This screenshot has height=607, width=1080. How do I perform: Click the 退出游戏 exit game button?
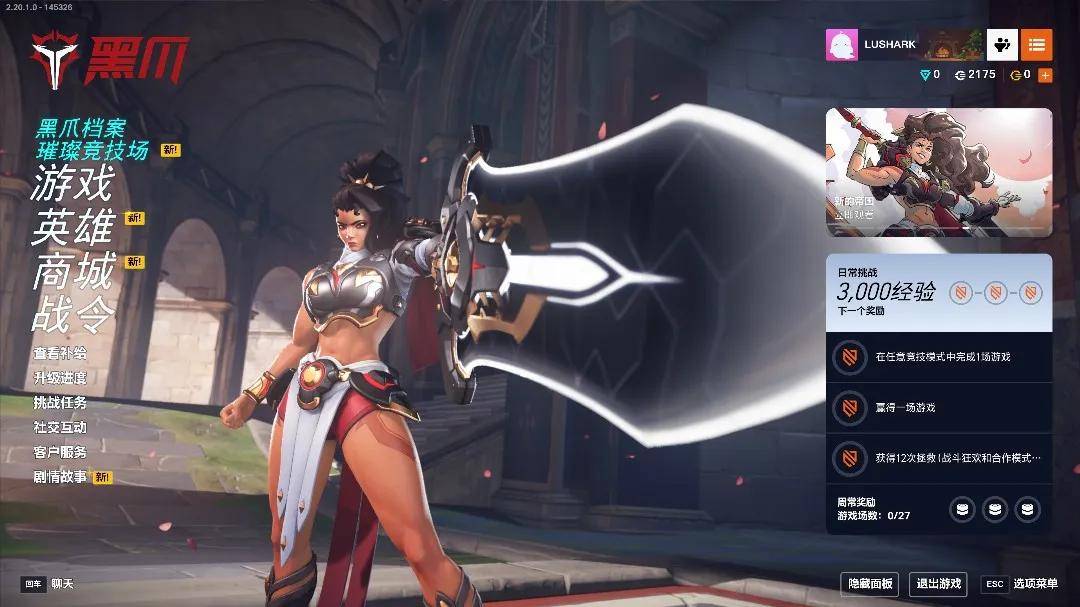click(939, 584)
